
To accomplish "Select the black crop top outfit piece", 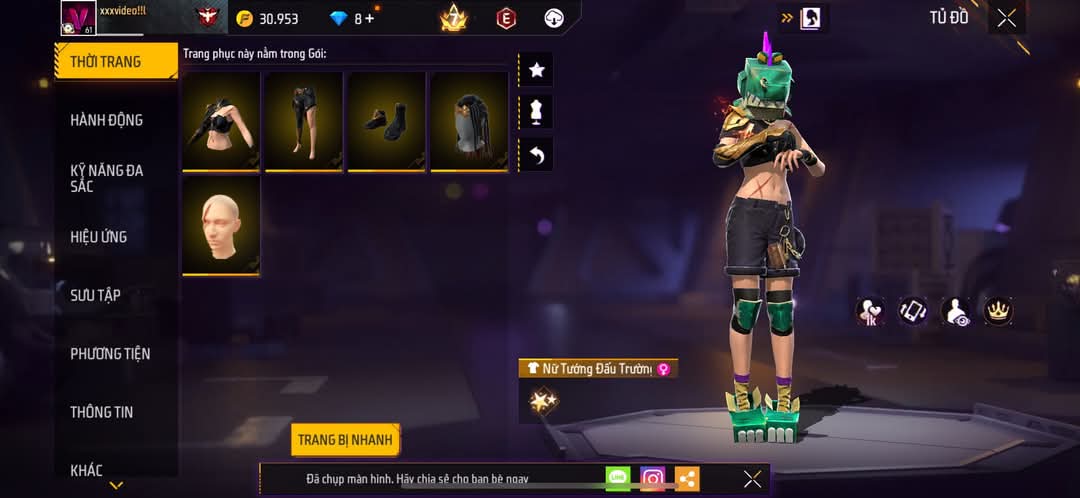I will tap(221, 121).
